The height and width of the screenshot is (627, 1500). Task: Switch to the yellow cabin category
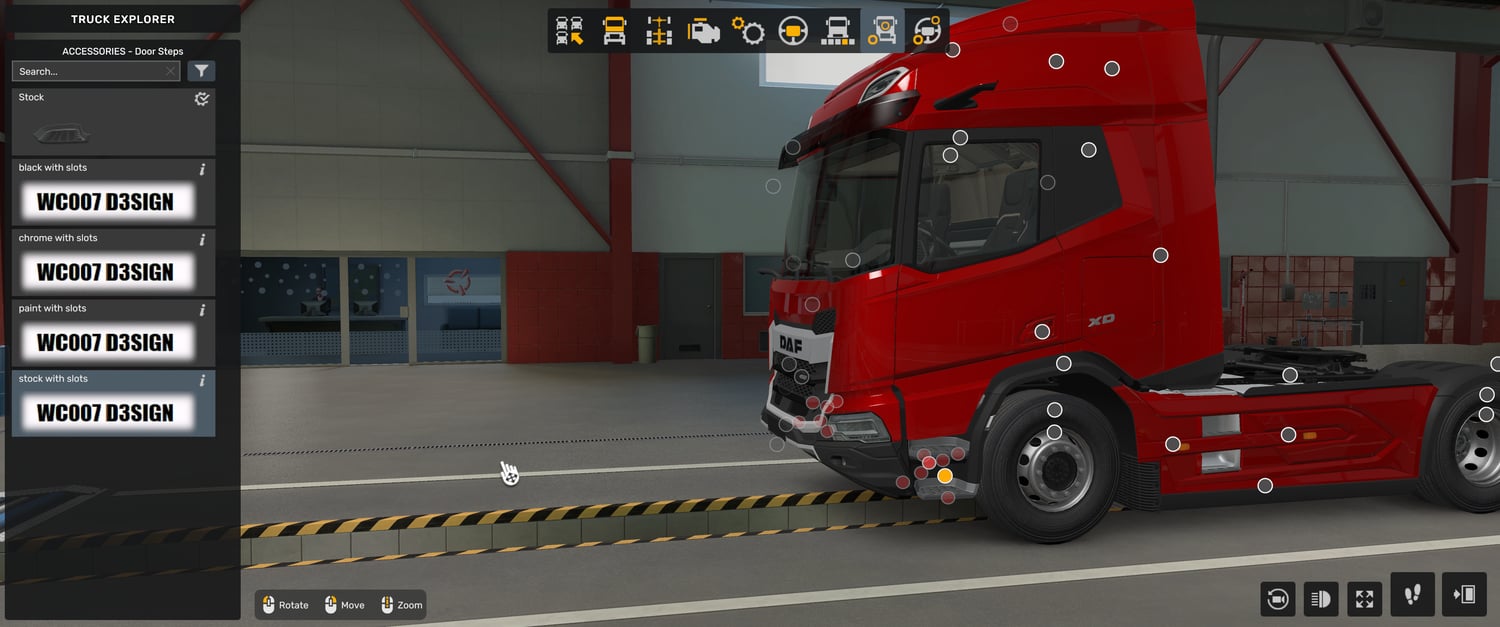coord(614,31)
